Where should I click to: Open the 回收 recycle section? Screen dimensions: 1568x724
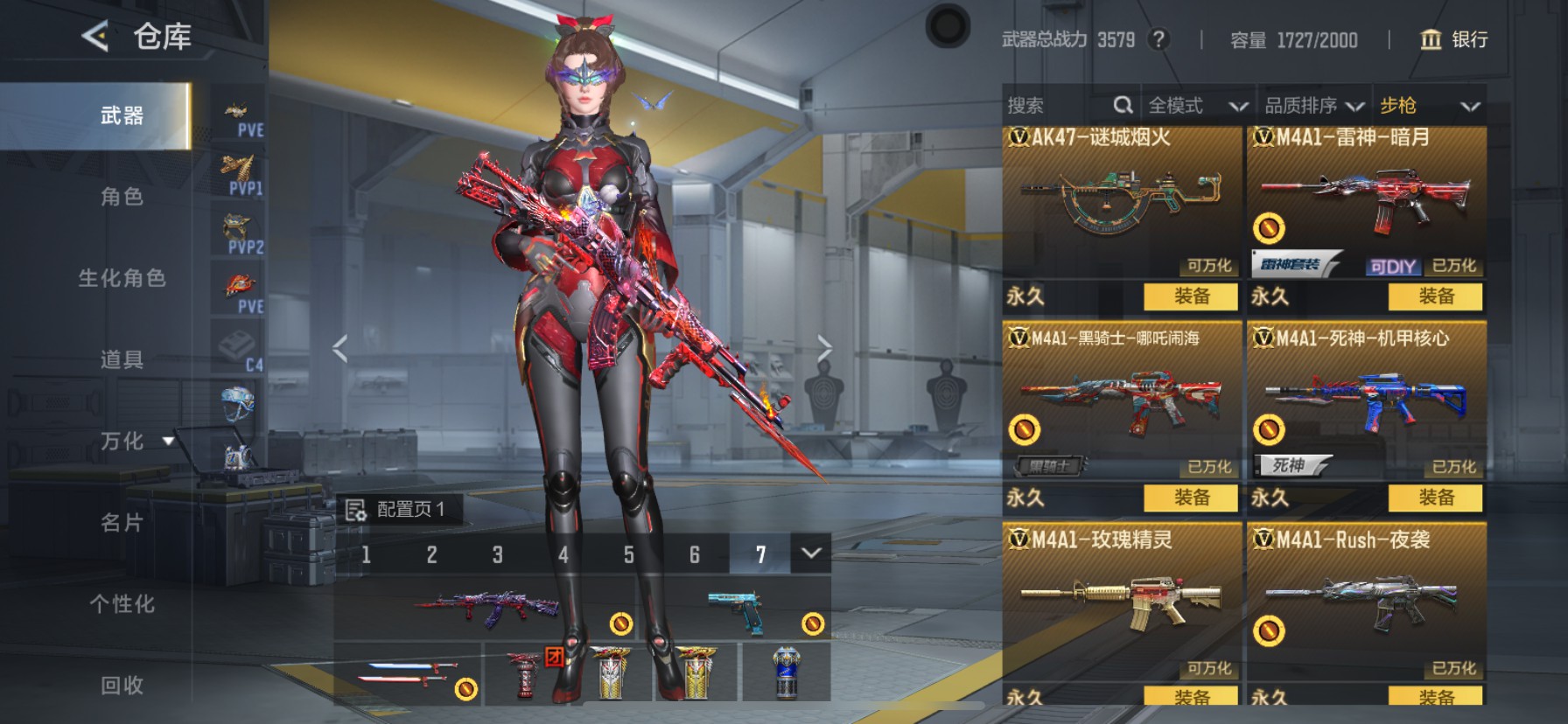tap(122, 686)
